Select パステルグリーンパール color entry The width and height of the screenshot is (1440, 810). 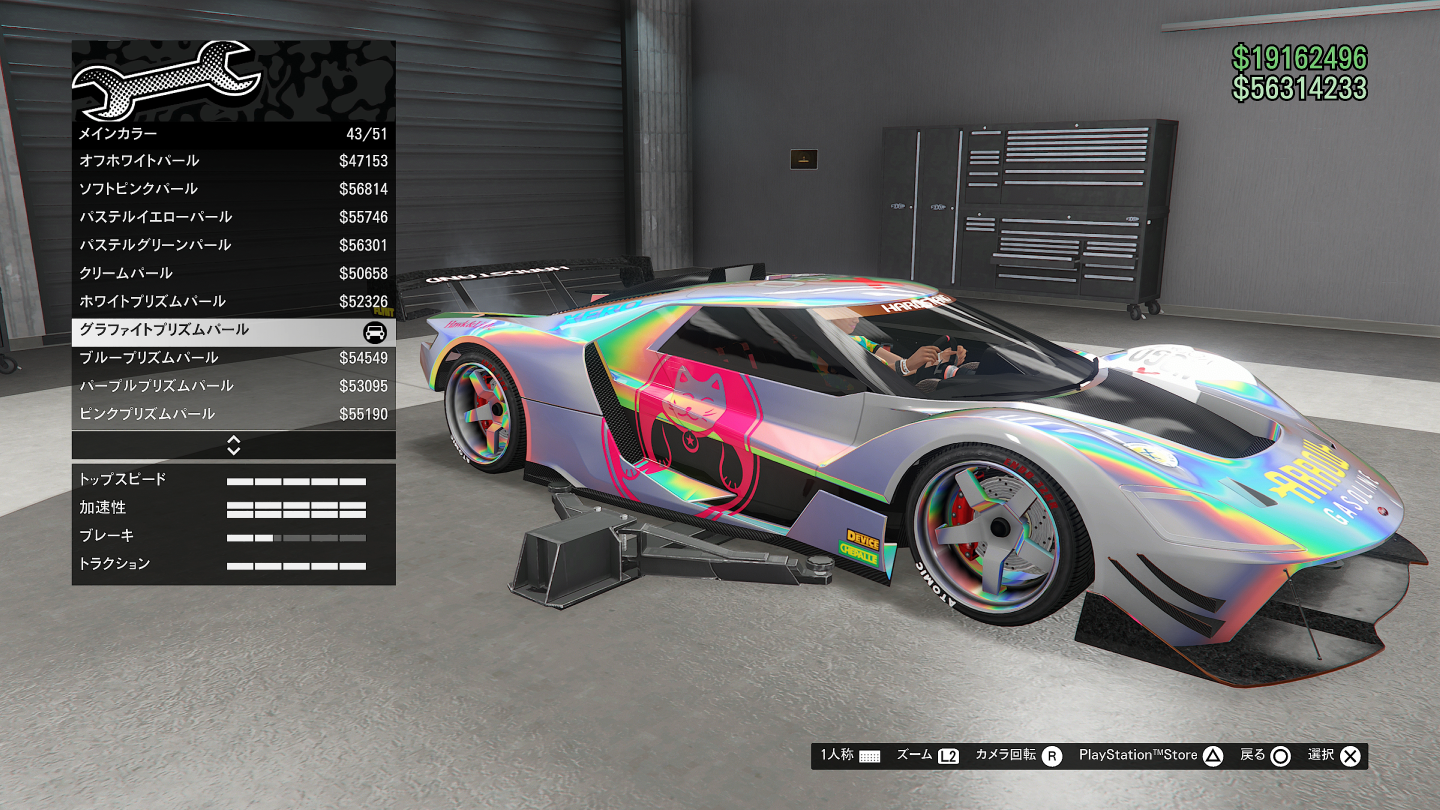(233, 245)
